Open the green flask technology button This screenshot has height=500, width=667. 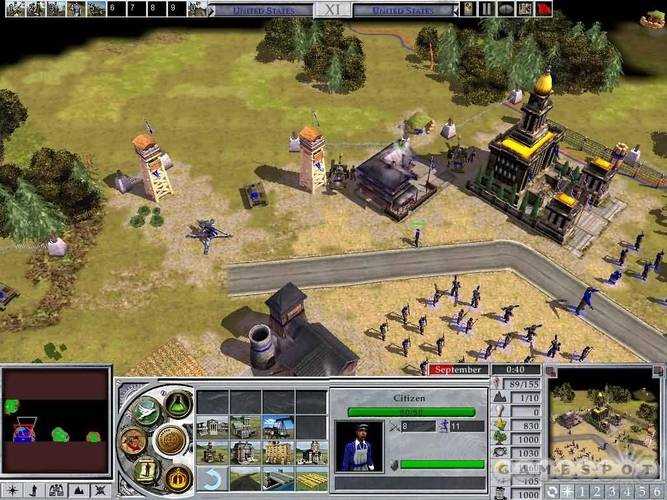[179, 402]
